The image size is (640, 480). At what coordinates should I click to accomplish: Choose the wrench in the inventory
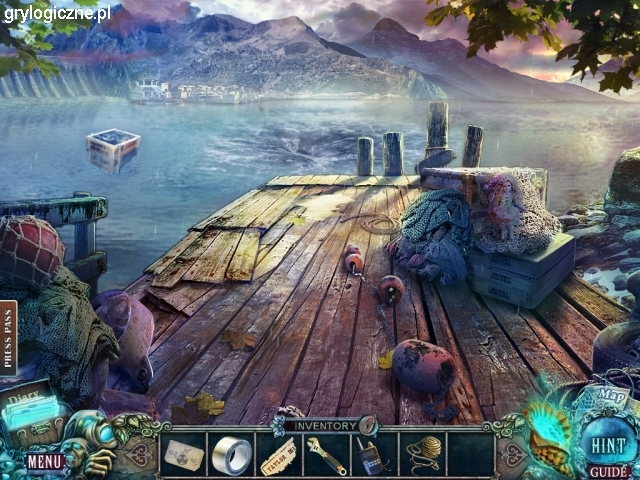tap(326, 456)
